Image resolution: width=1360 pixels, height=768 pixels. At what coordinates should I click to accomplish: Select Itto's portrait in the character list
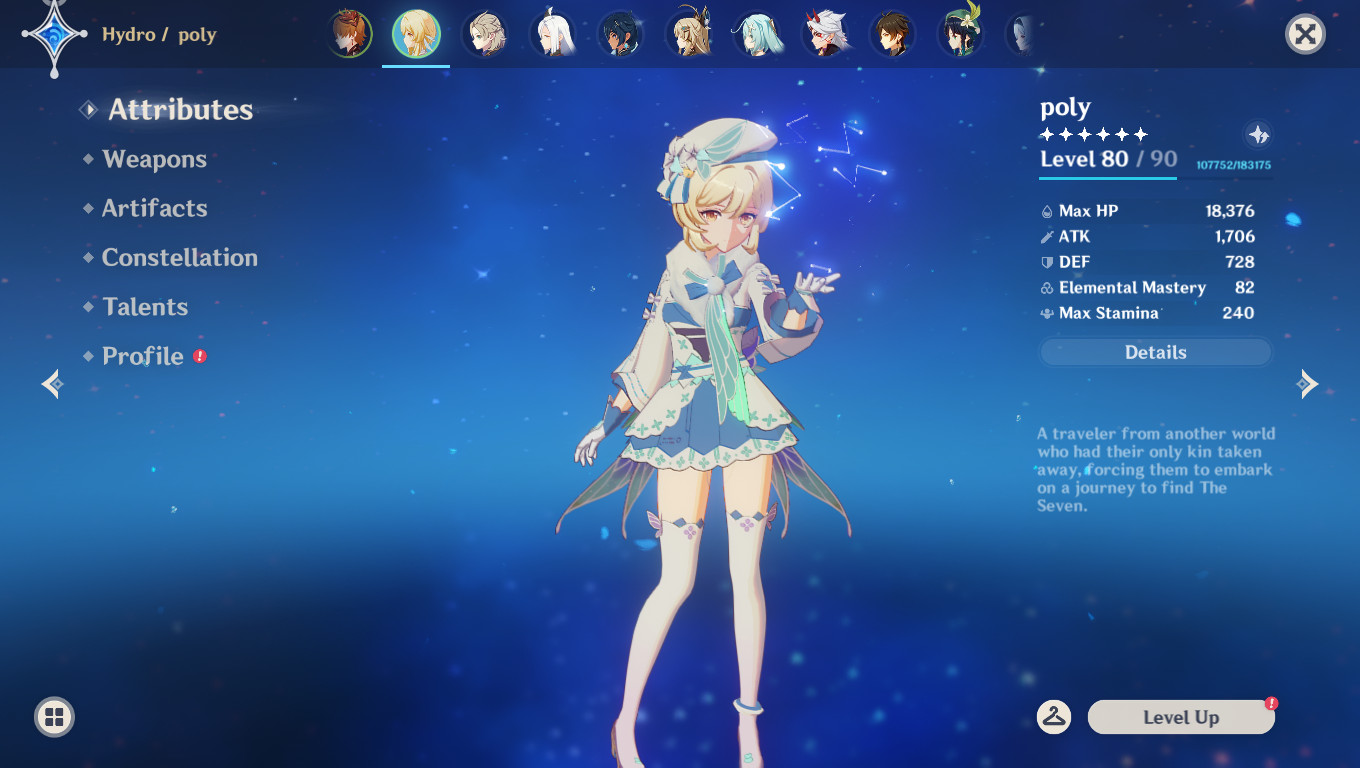point(825,35)
